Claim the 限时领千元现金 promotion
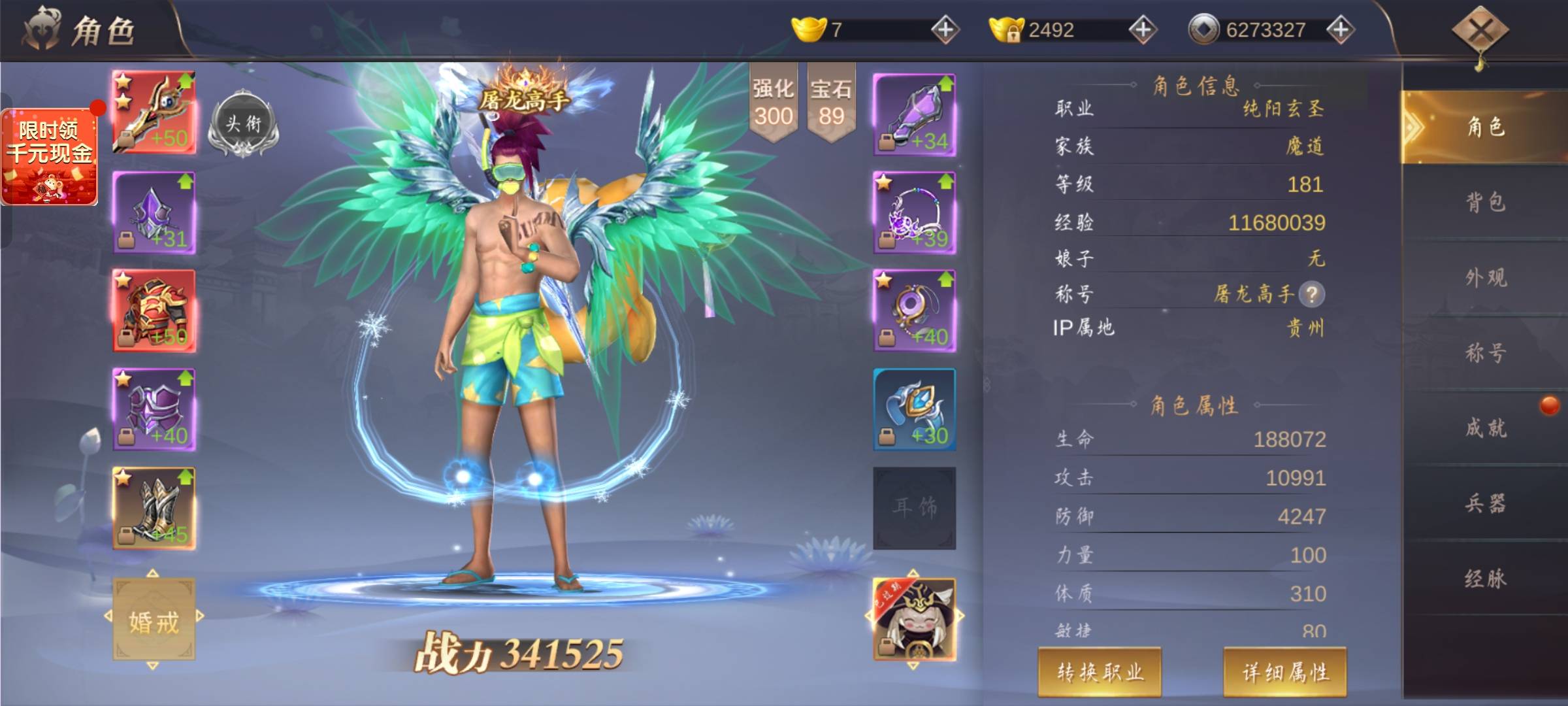The height and width of the screenshot is (706, 1568). pyautogui.click(x=50, y=157)
